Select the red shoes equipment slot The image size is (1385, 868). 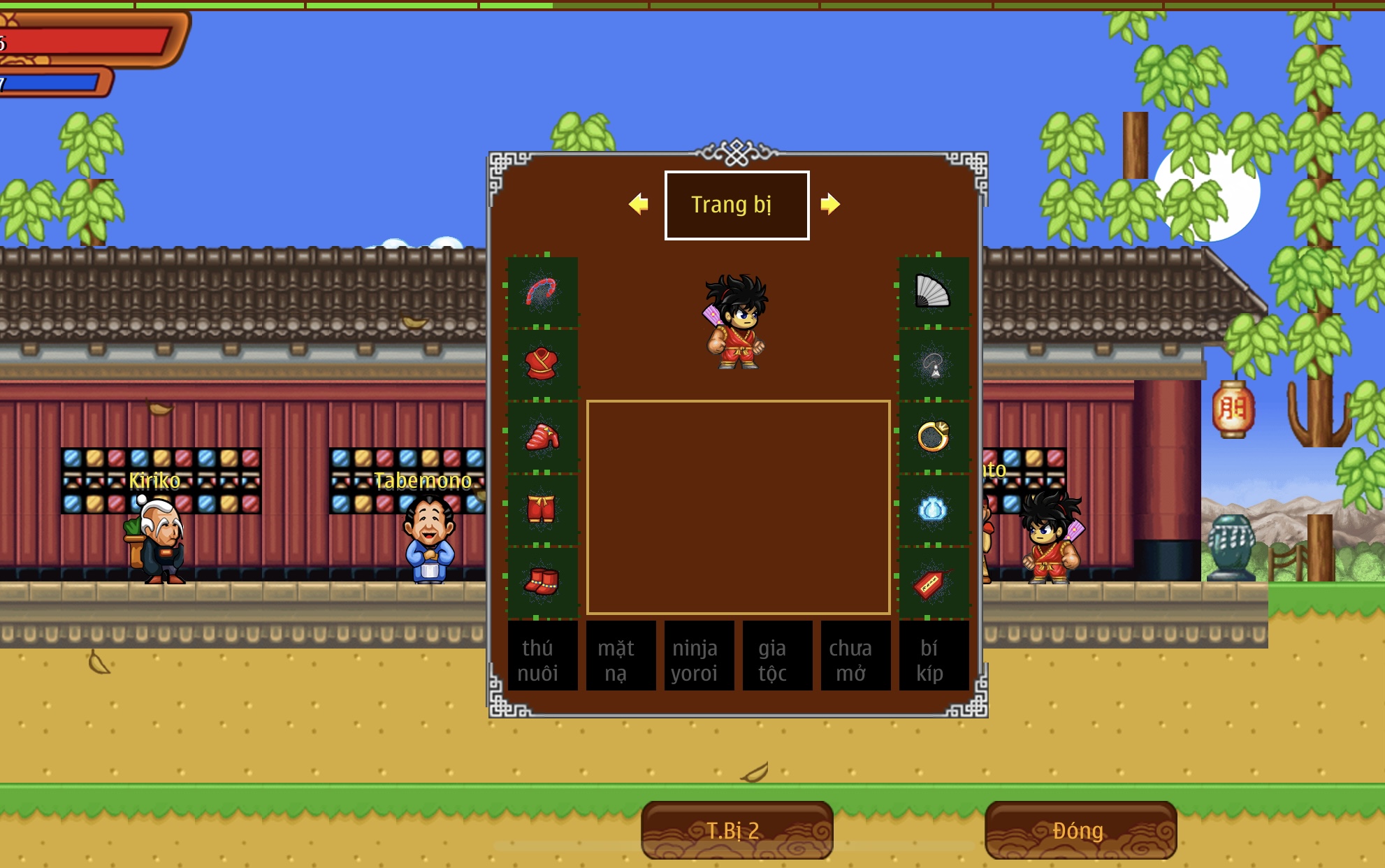pyautogui.click(x=542, y=581)
